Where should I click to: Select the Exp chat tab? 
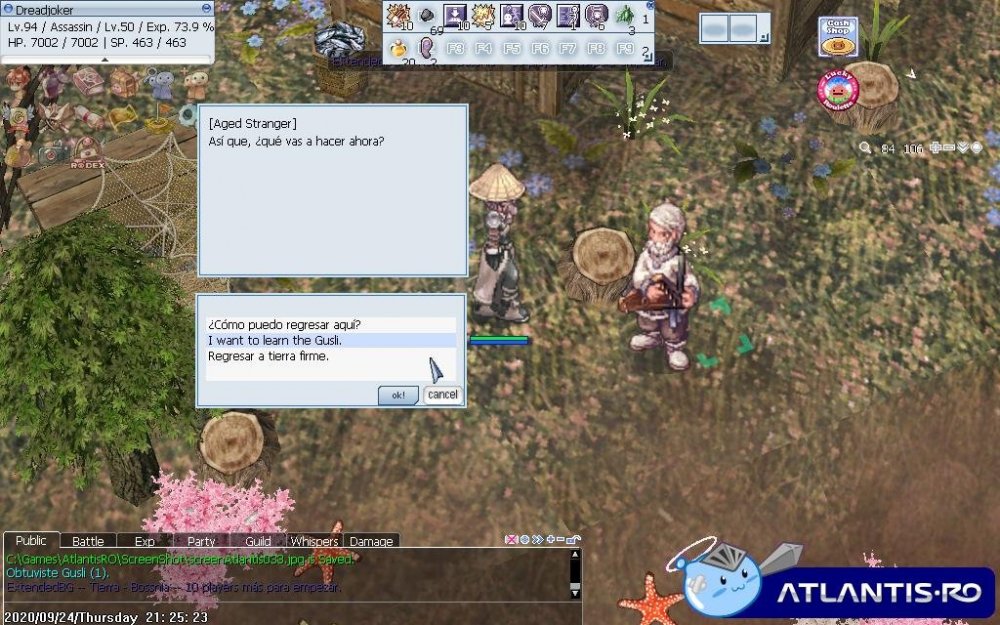[145, 541]
